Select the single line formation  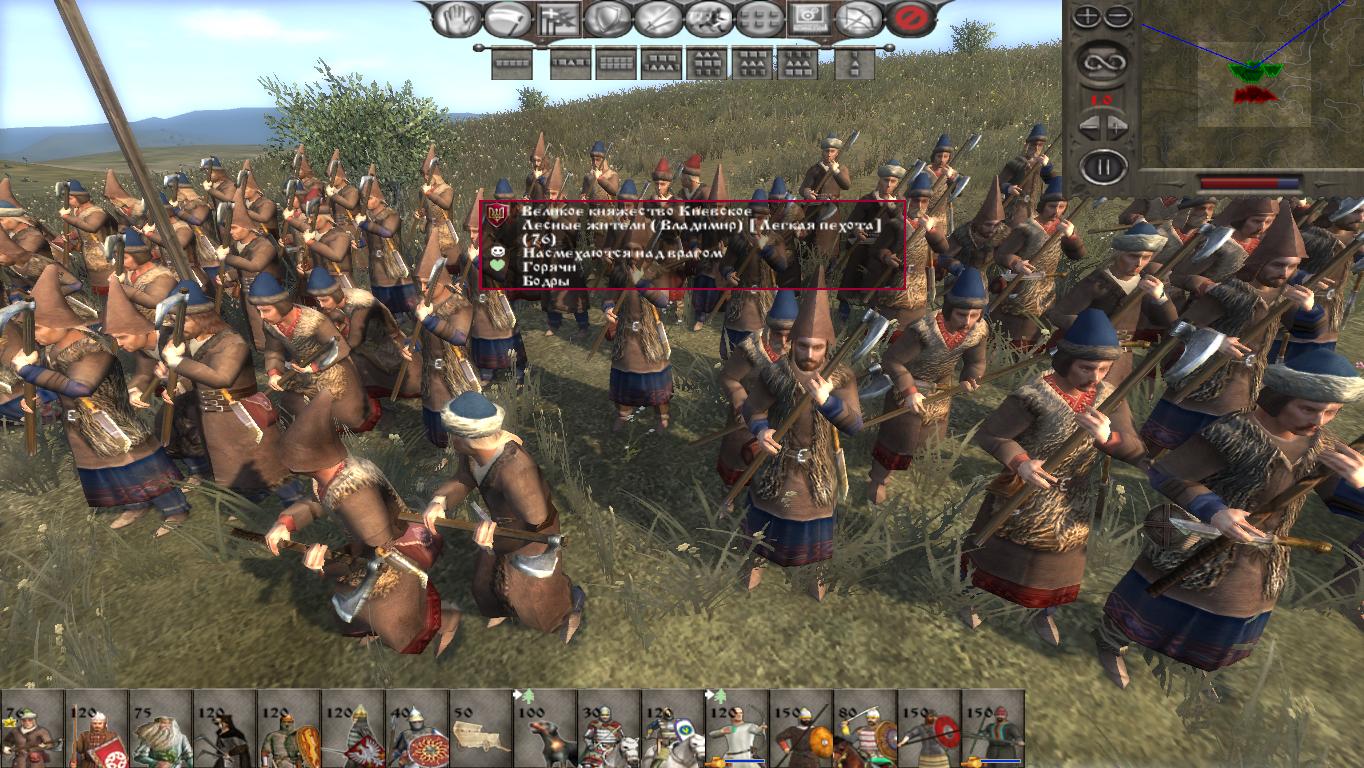coord(512,62)
